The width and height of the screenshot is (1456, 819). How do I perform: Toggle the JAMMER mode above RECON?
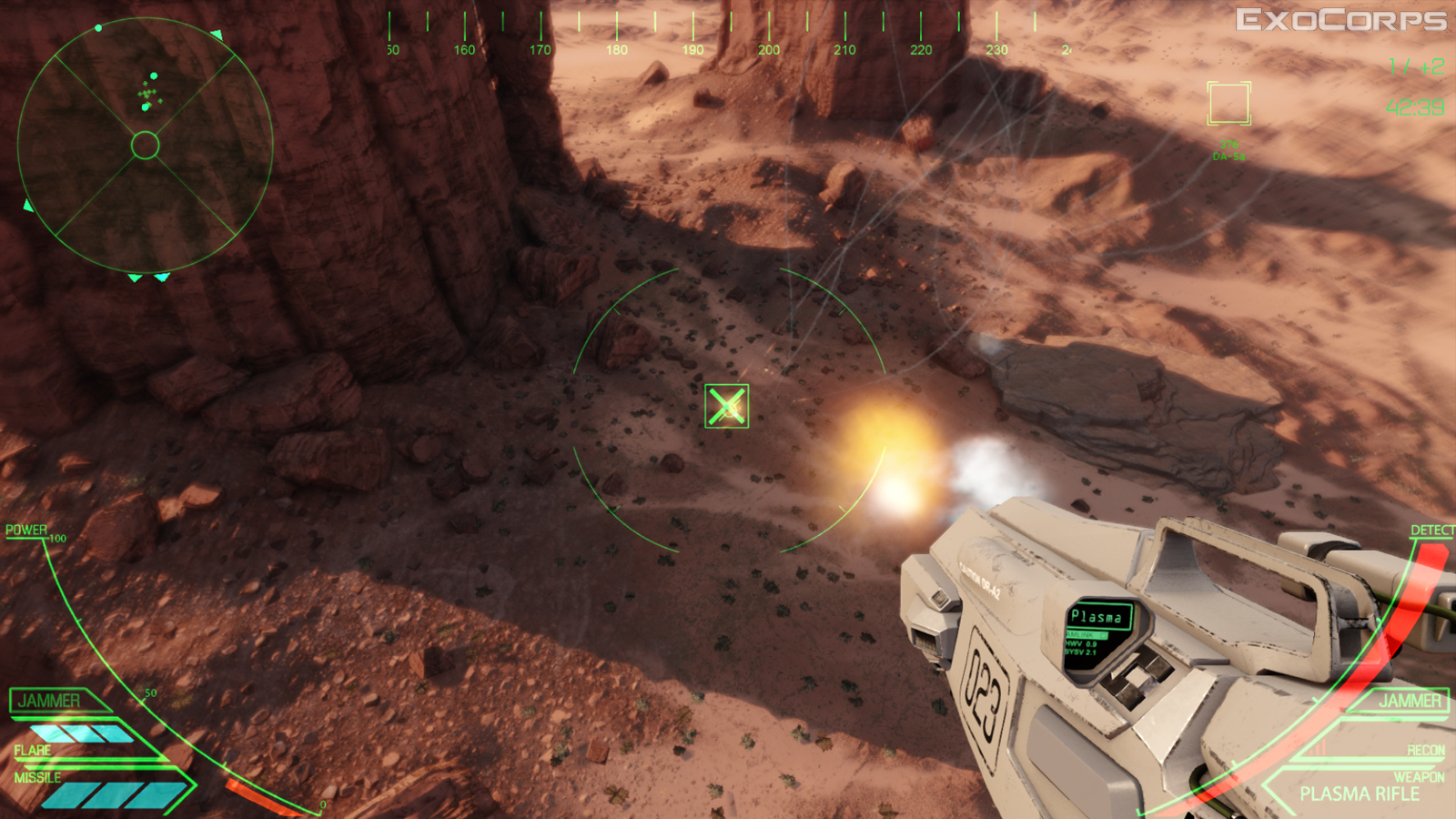[x=1410, y=701]
